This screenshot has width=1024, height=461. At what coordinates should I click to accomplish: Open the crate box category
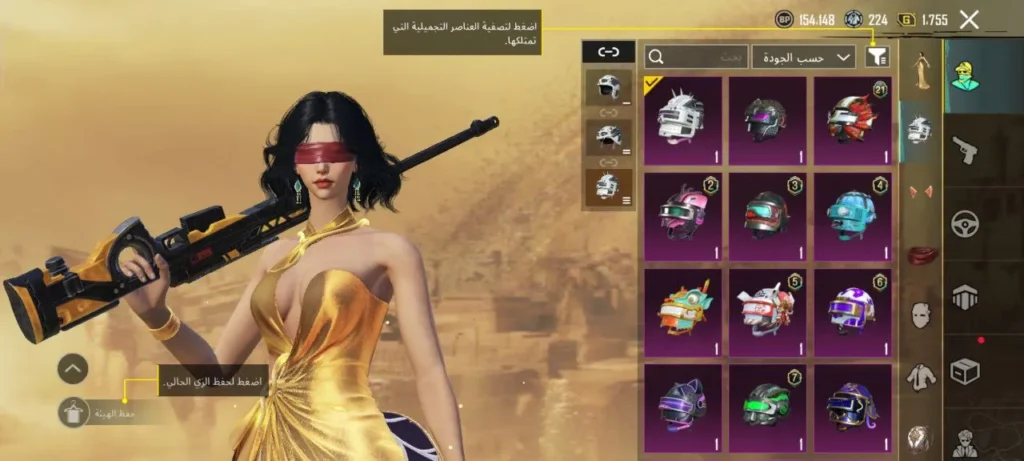tap(965, 371)
